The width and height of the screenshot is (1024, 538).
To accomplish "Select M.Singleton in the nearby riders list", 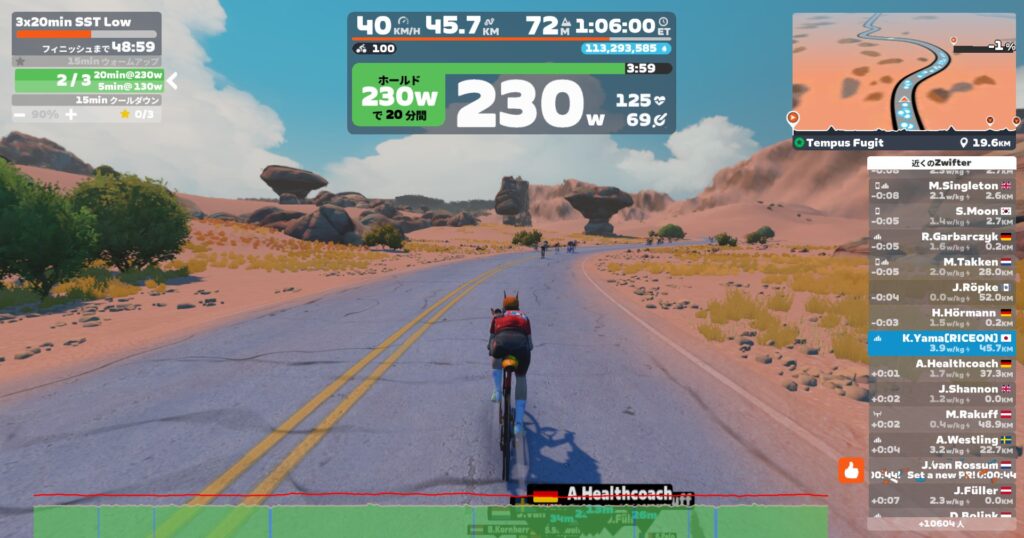I will point(942,191).
